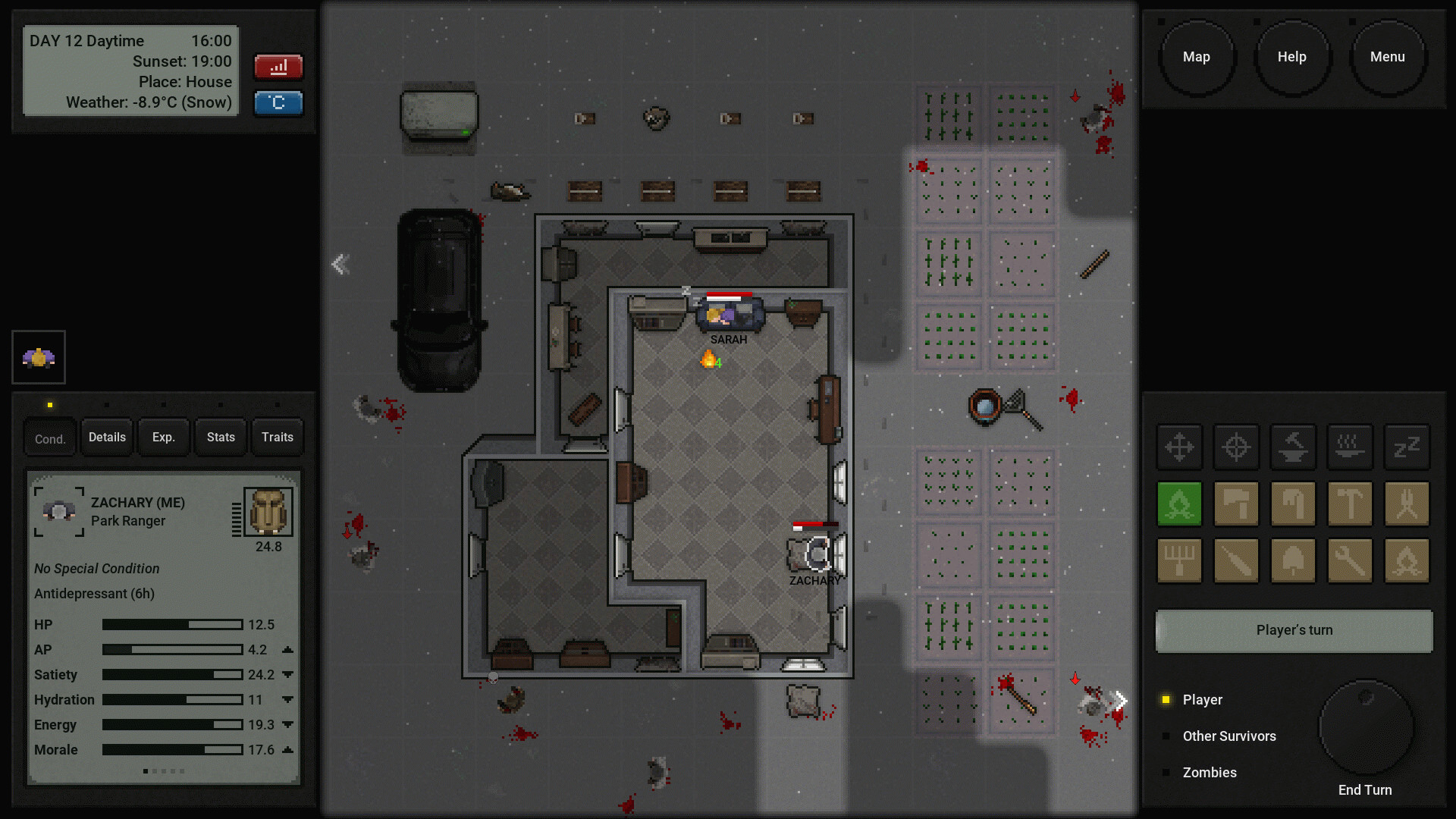
Task: Activate the green campfire action
Action: [x=1179, y=504]
